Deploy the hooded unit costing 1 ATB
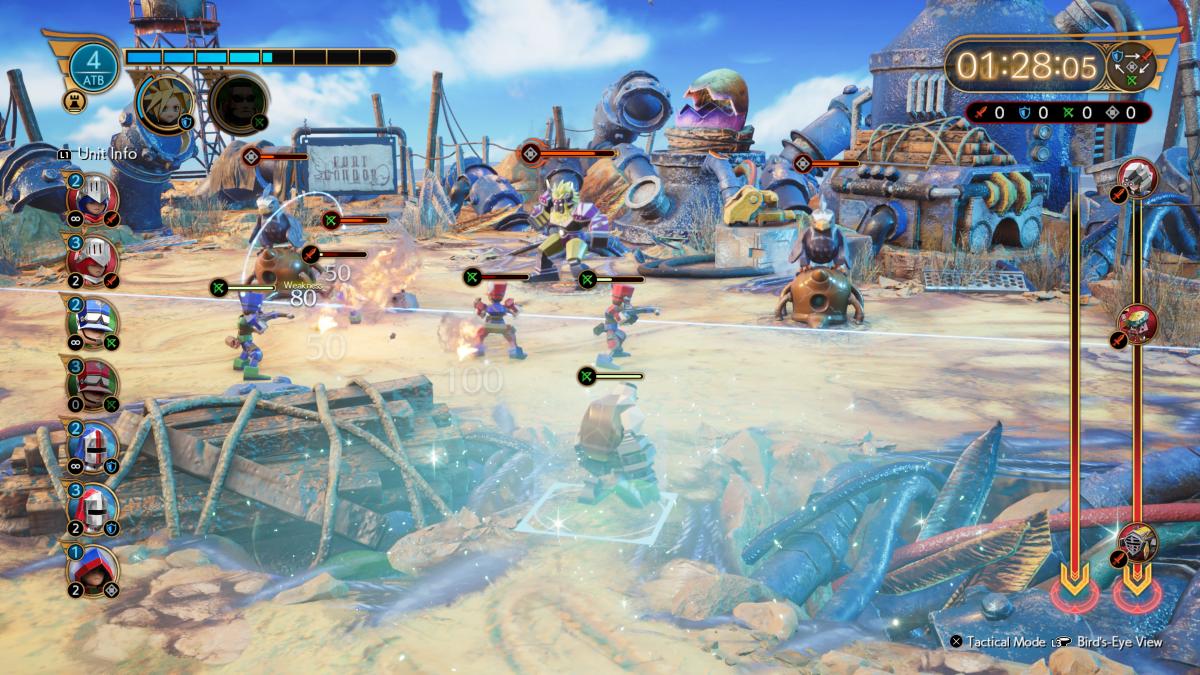 tap(93, 571)
